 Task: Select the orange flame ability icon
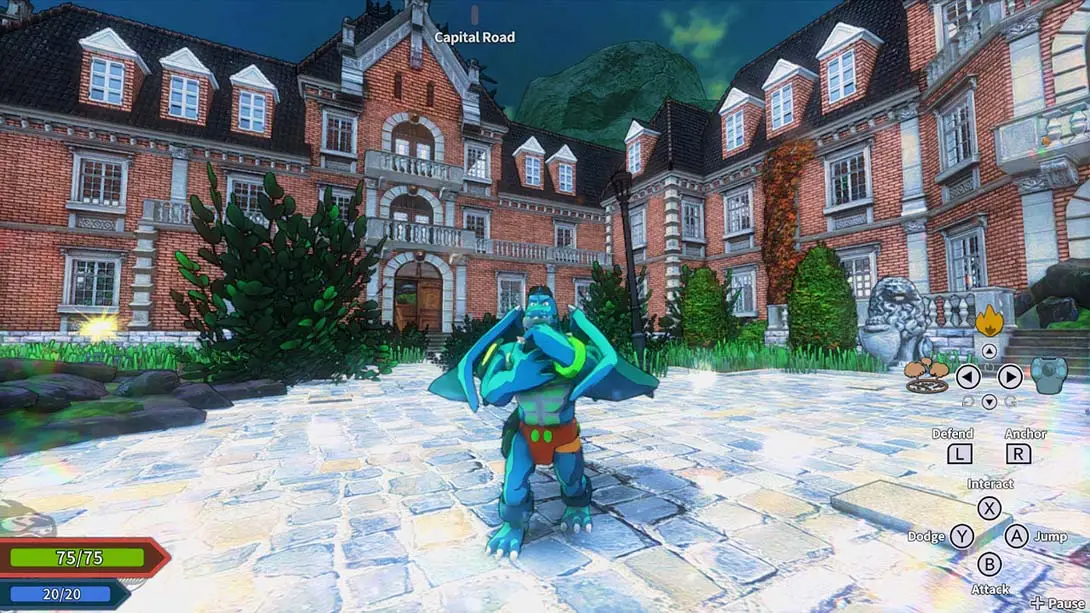click(x=989, y=320)
